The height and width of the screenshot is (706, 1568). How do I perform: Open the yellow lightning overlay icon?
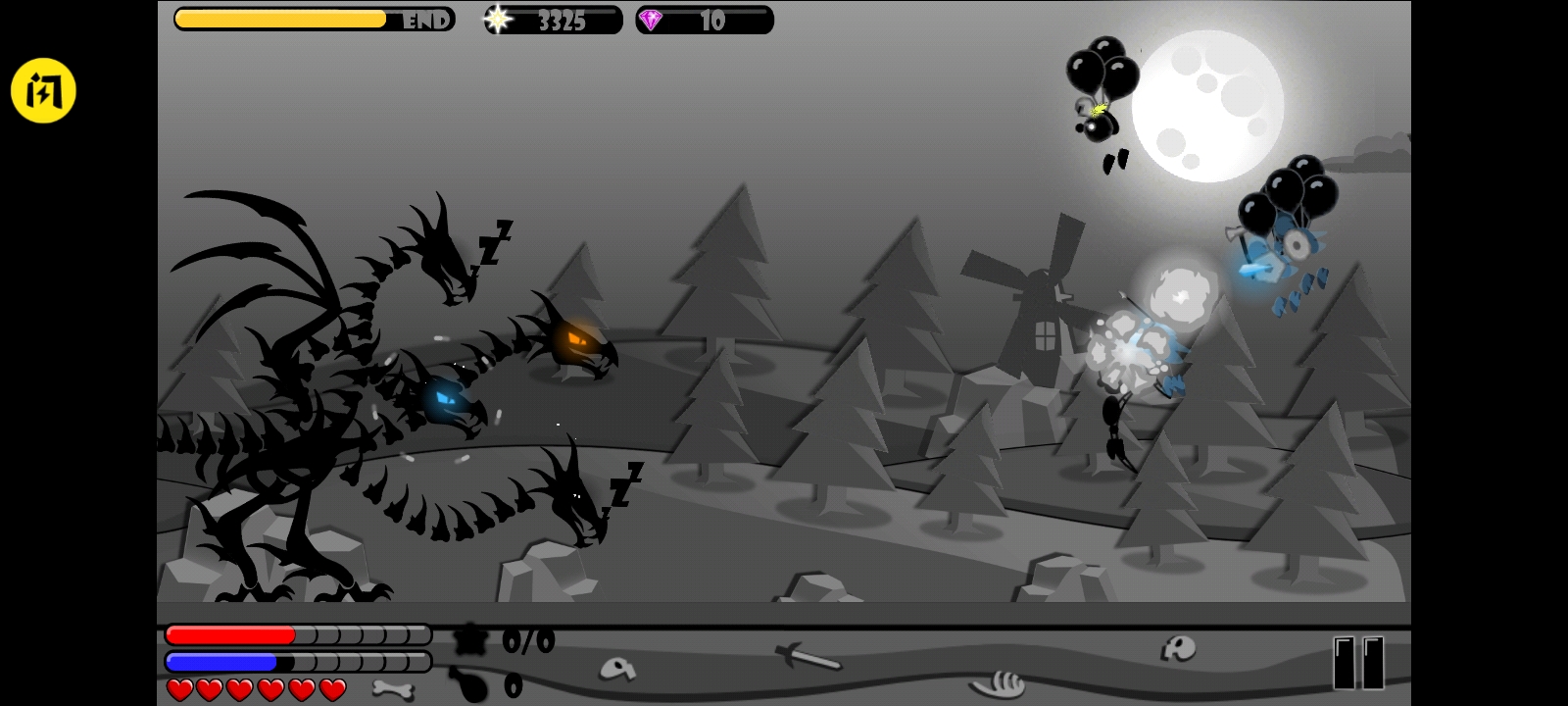43,91
